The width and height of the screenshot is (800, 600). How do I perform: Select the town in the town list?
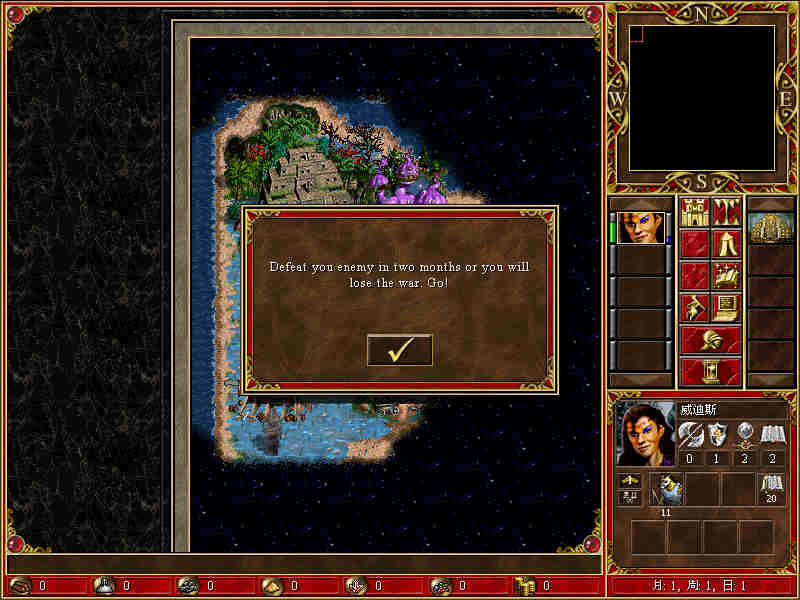(x=770, y=227)
